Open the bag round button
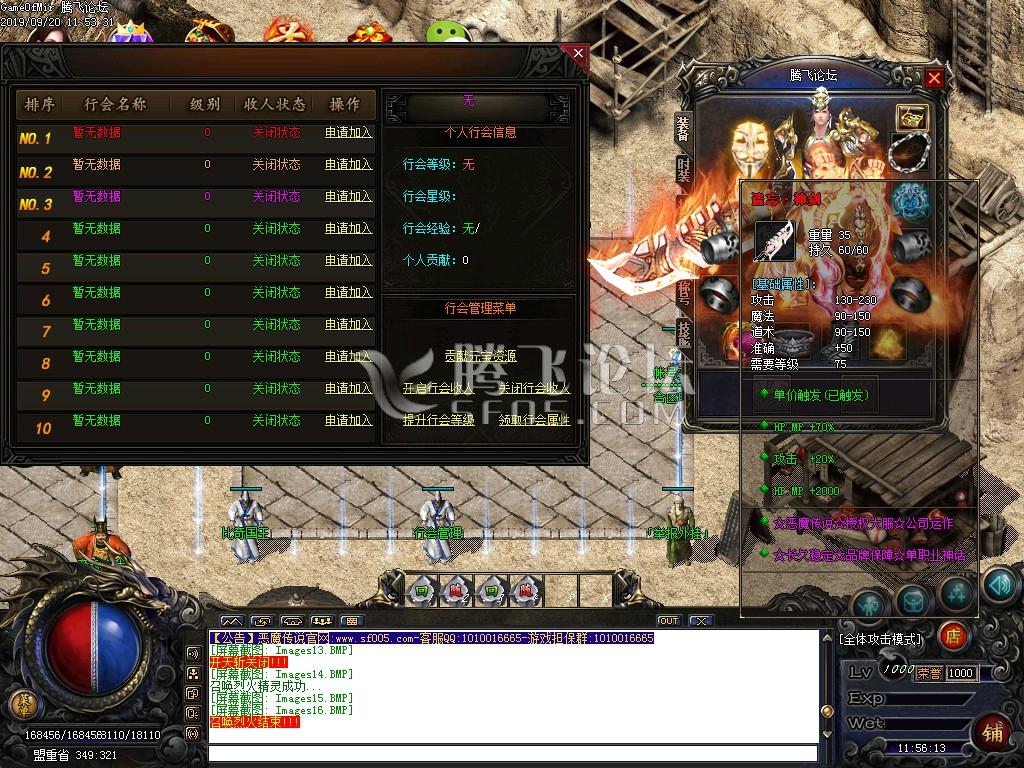 coord(913,600)
